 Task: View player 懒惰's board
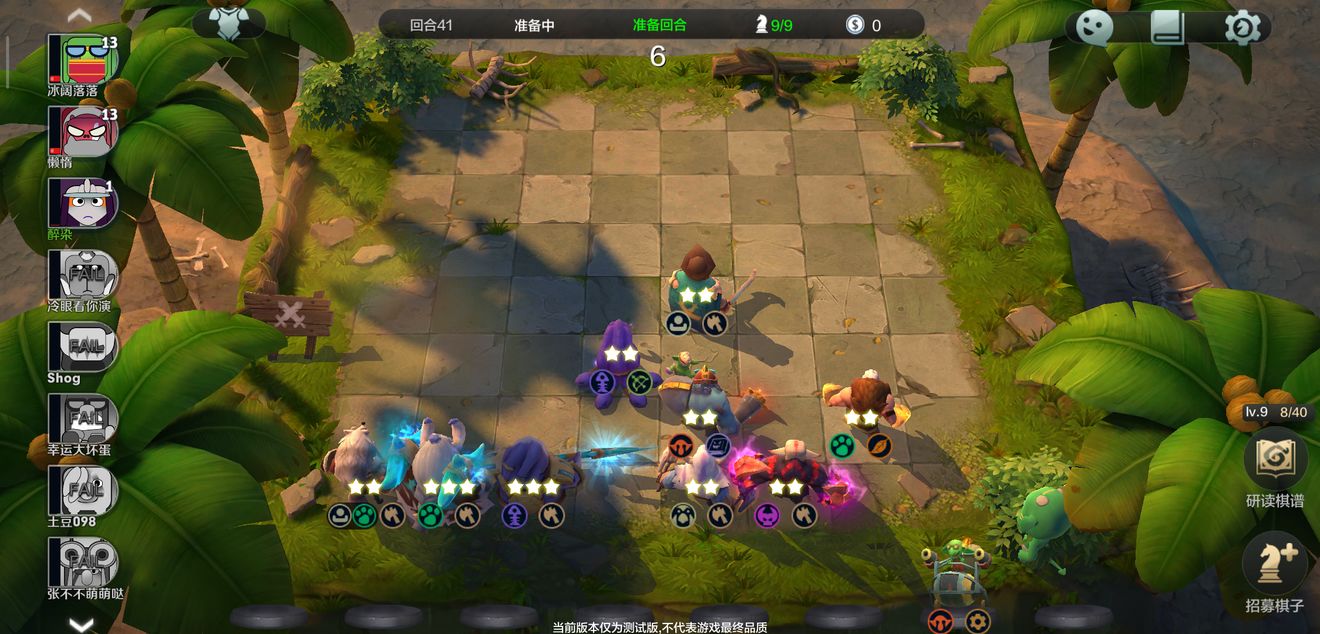point(84,131)
